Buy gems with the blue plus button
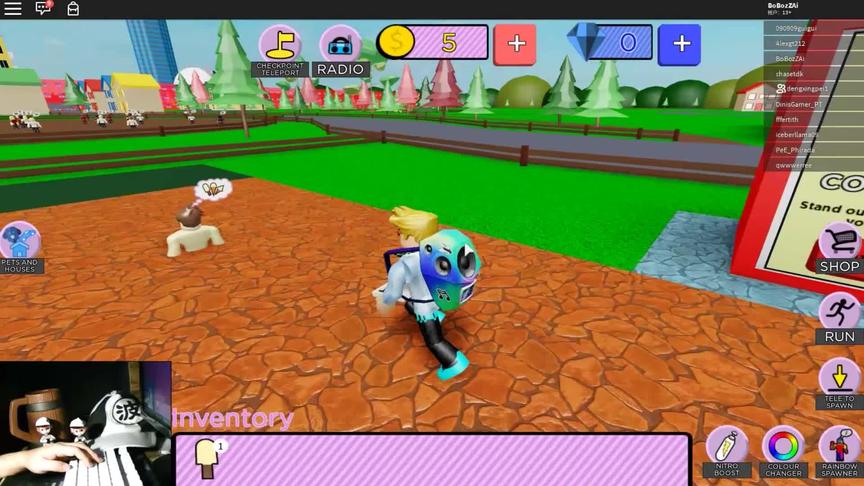864x486 pixels. tap(680, 44)
